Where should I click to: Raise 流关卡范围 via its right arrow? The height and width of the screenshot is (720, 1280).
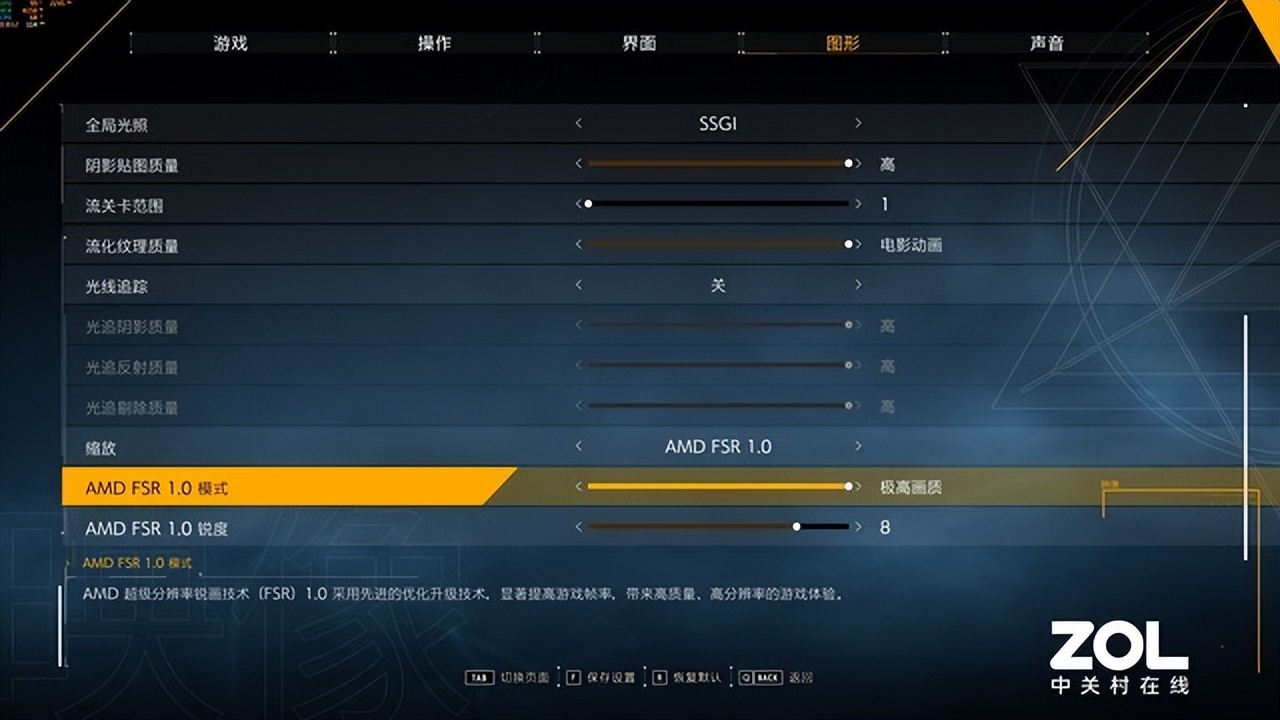(858, 203)
